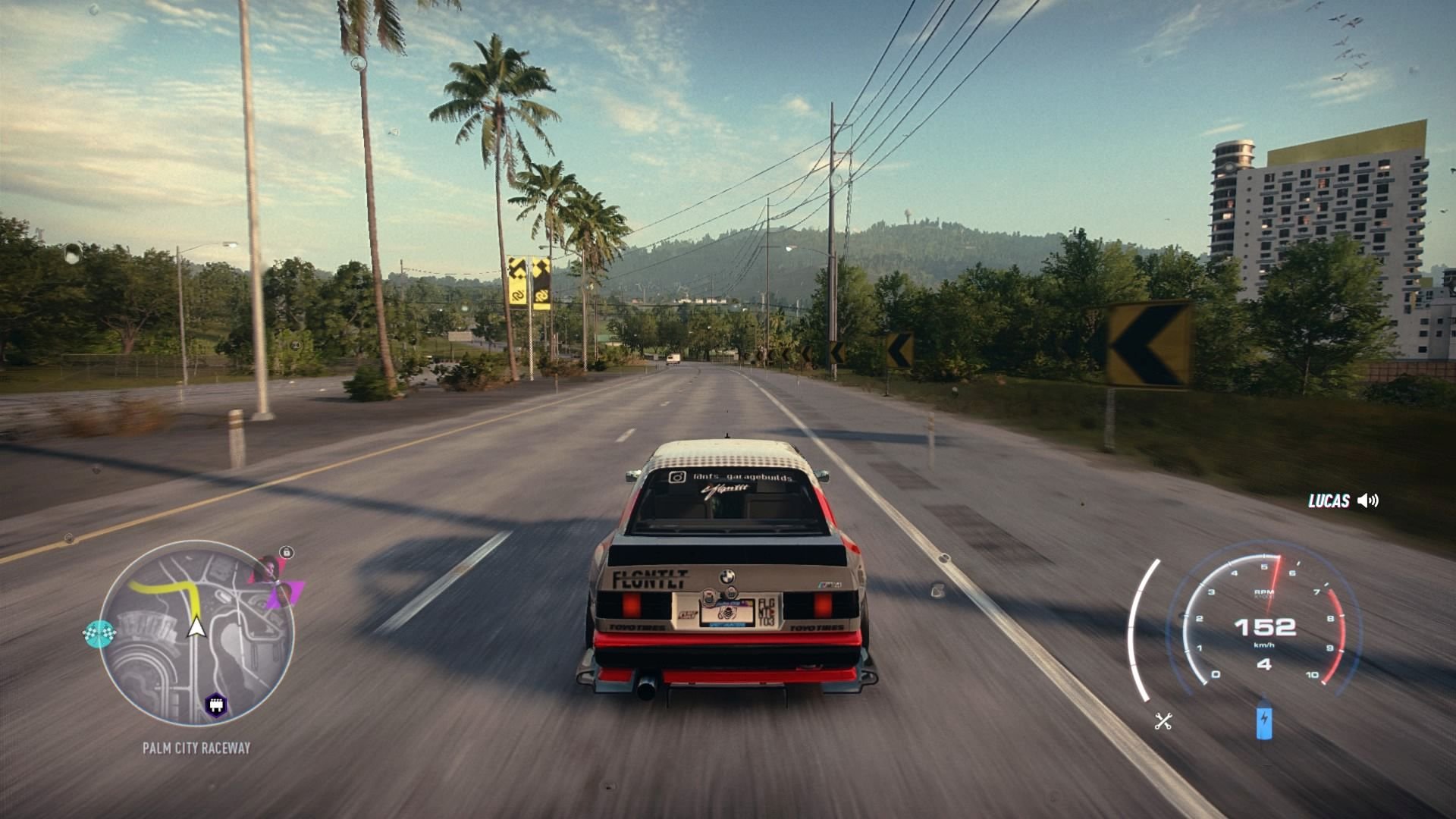Screen dimensions: 1456x819
Task: Click the lock icon above the minimap avatars
Action: pos(286,552)
